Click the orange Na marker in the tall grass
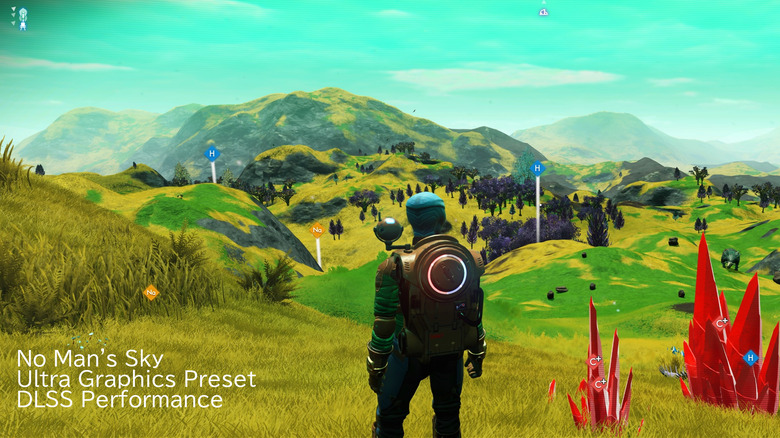Screen dimensions: 780x438 click(151, 293)
